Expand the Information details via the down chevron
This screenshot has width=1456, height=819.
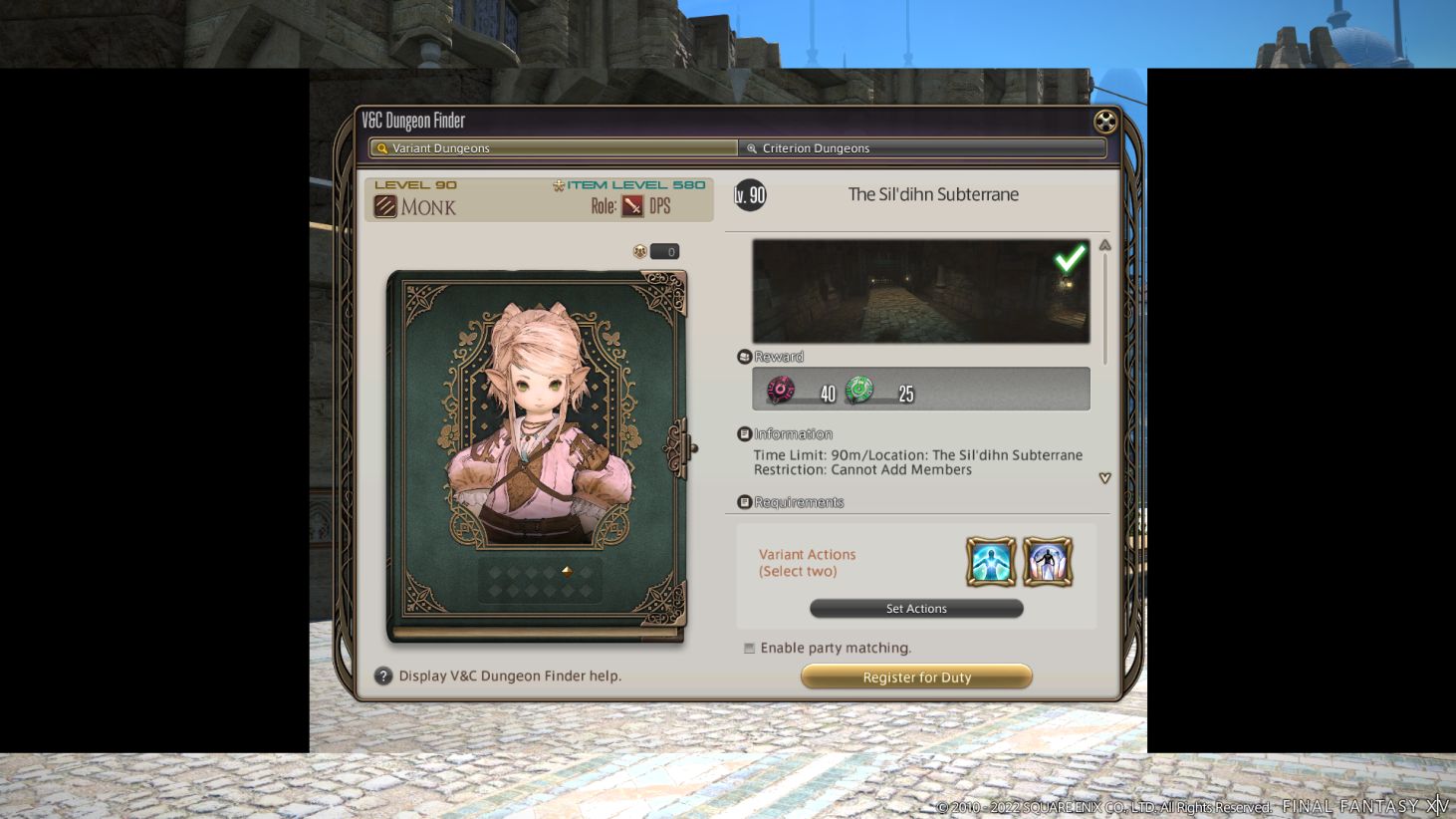coord(1104,478)
